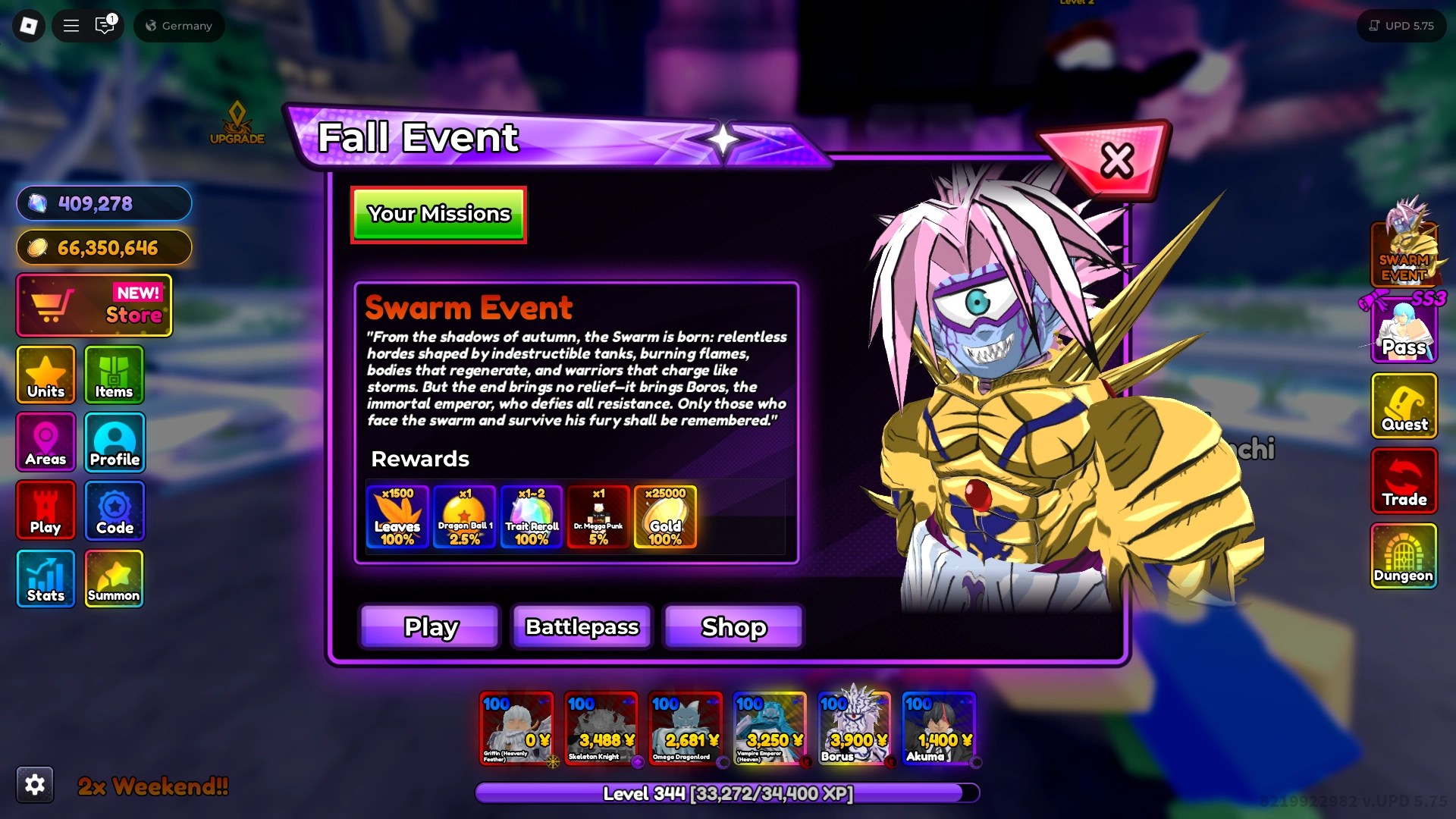Open the Summon menu
The width and height of the screenshot is (1456, 819).
coord(114,578)
